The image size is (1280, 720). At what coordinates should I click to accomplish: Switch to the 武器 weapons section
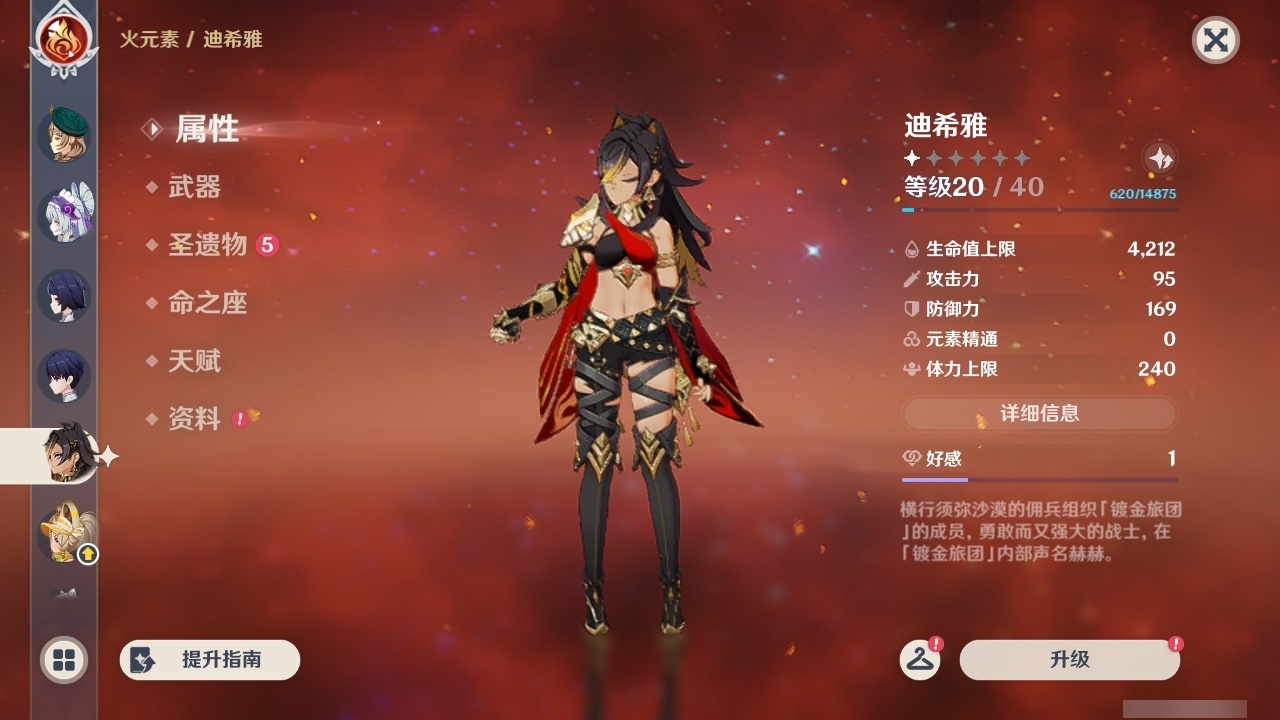(197, 188)
